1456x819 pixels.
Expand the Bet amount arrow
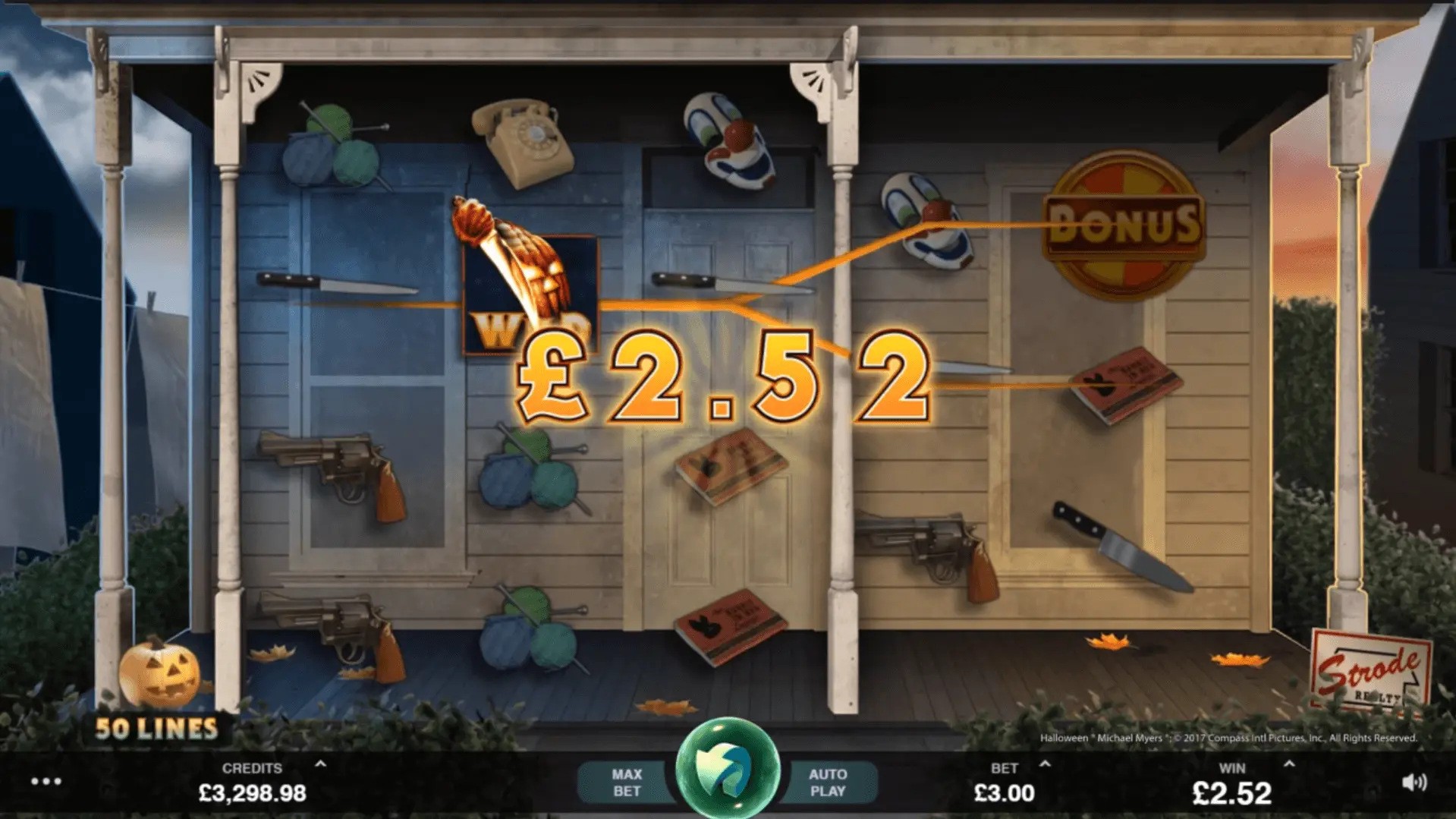pos(1045,764)
